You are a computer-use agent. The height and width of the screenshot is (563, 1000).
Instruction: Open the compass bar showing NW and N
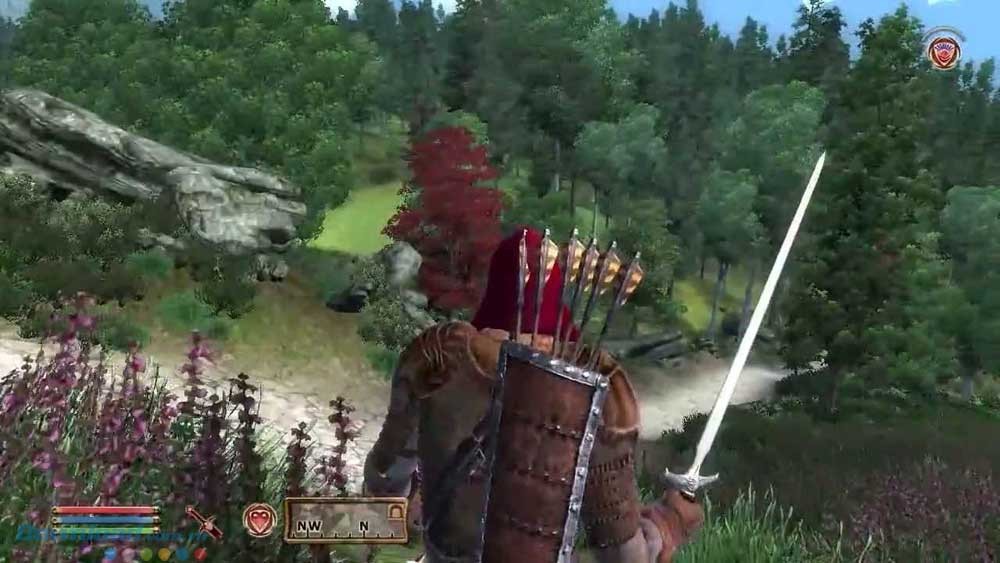point(345,521)
